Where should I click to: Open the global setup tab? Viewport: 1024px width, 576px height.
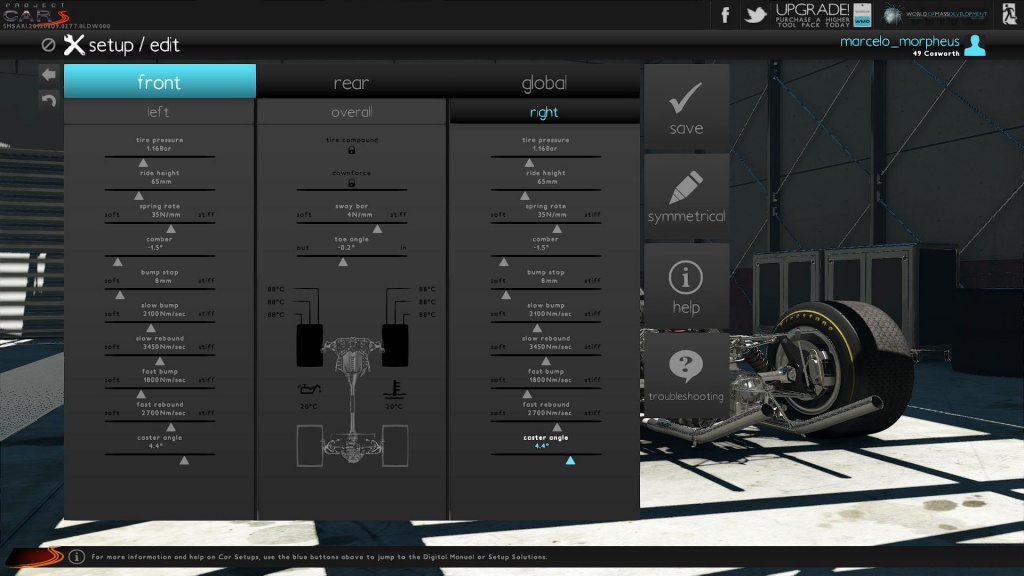coord(544,82)
